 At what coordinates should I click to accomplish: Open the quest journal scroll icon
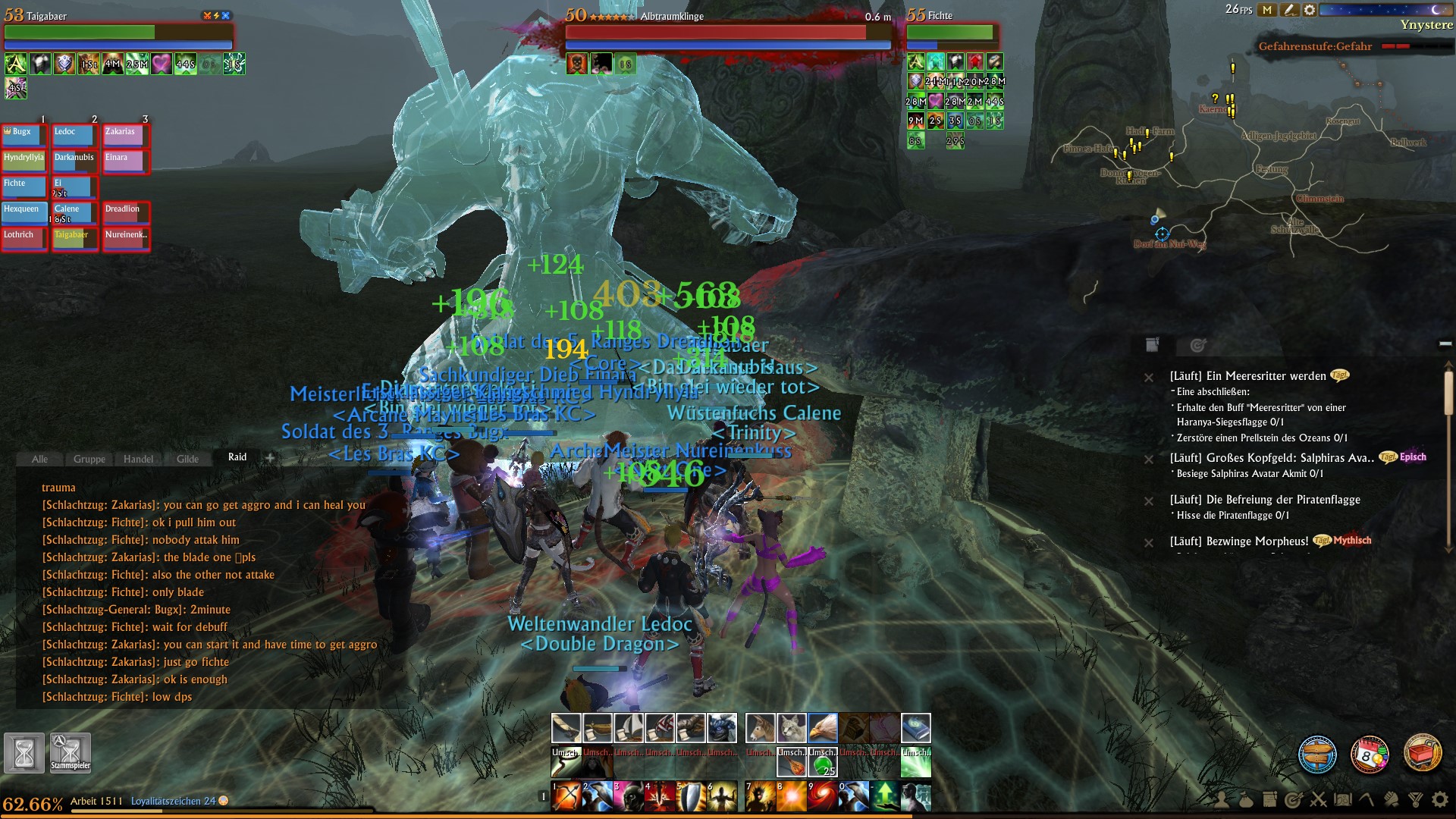[x=1269, y=798]
